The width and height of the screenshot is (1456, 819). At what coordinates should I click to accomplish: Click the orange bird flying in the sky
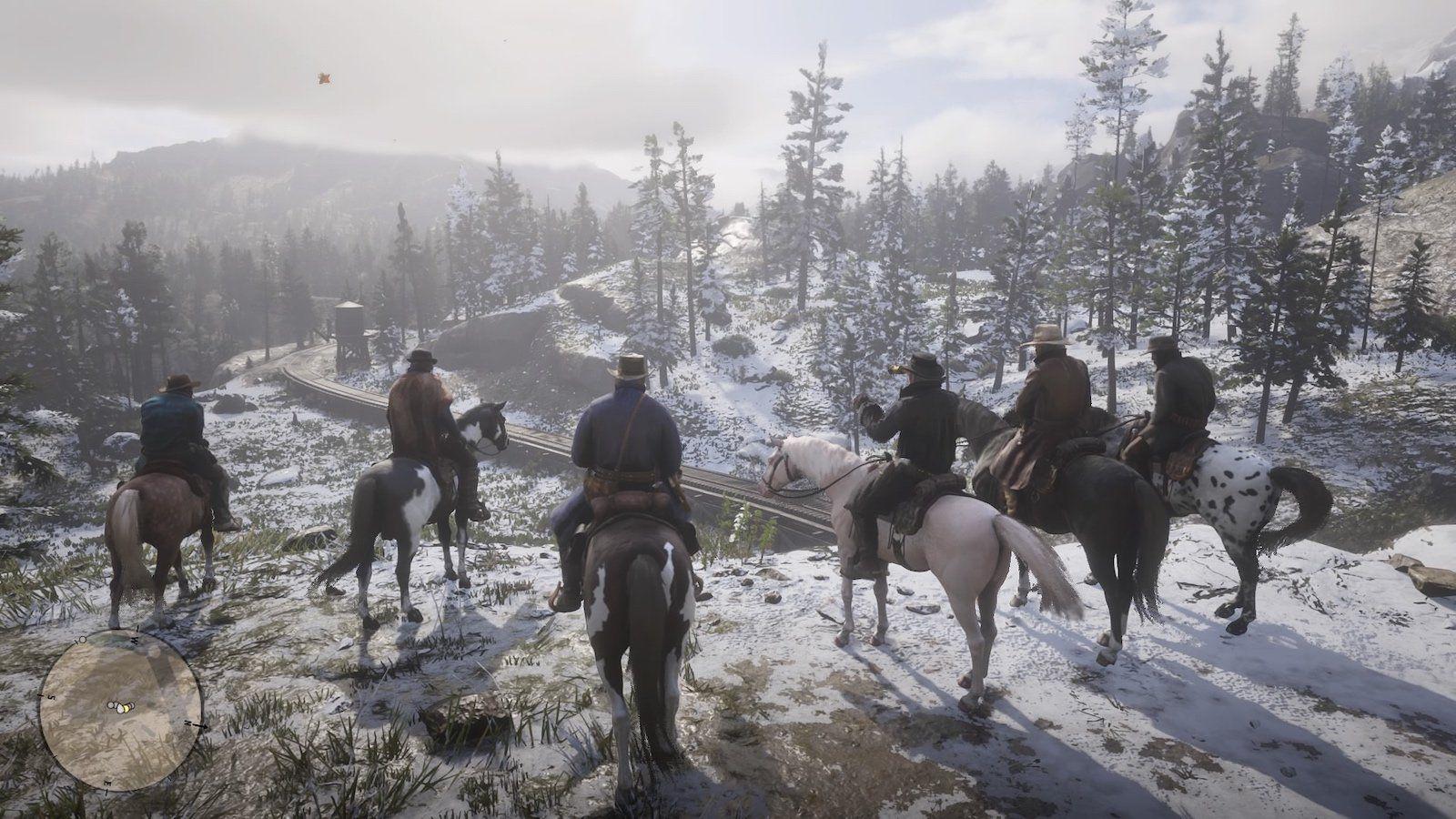coord(323,78)
